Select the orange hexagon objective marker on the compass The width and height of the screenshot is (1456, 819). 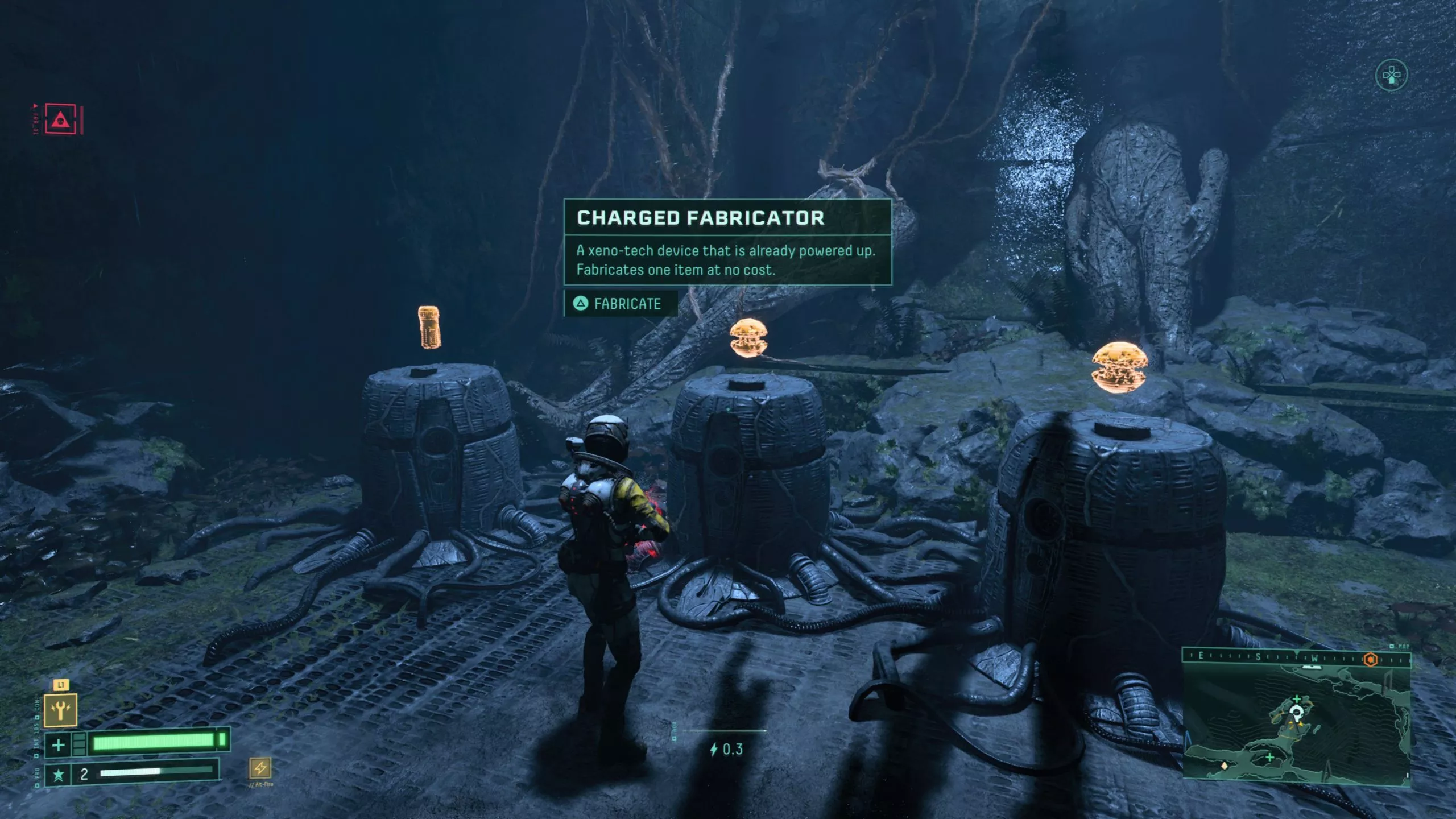tap(1372, 660)
